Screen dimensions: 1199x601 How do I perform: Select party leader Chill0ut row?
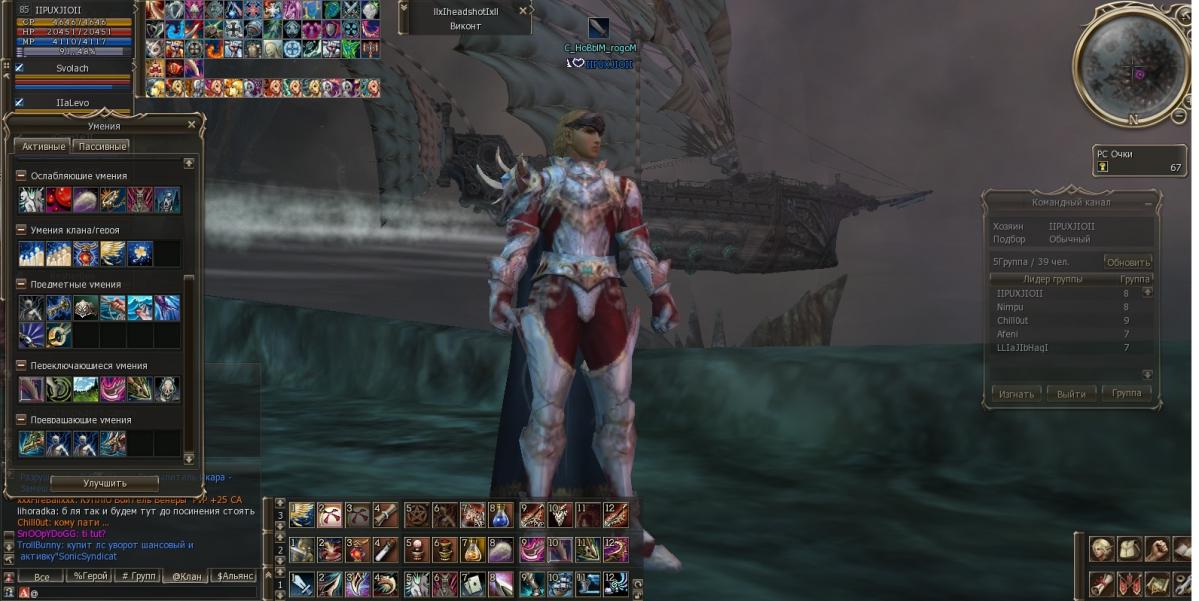[1013, 321]
